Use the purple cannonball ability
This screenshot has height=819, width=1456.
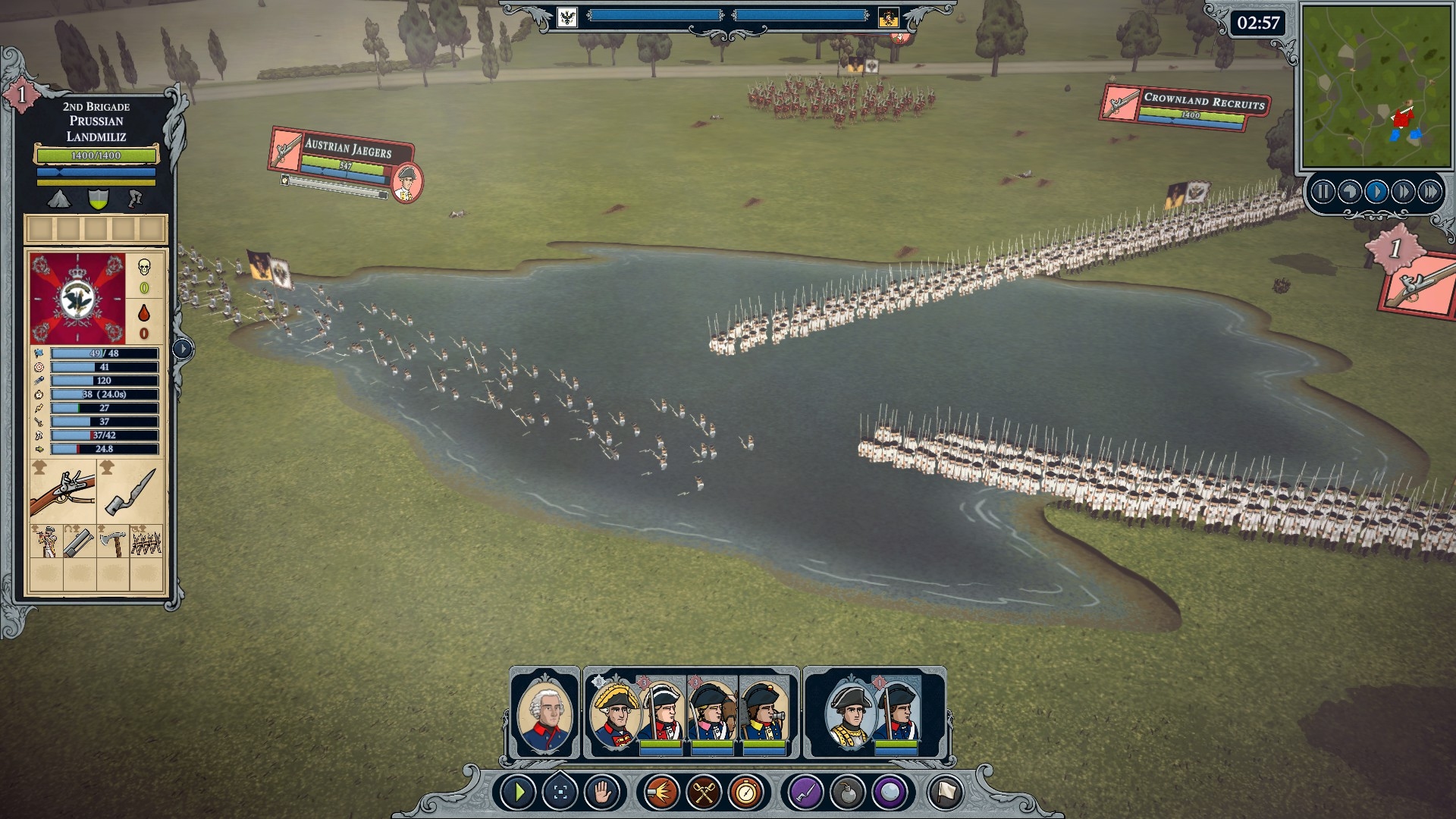pyautogui.click(x=890, y=793)
